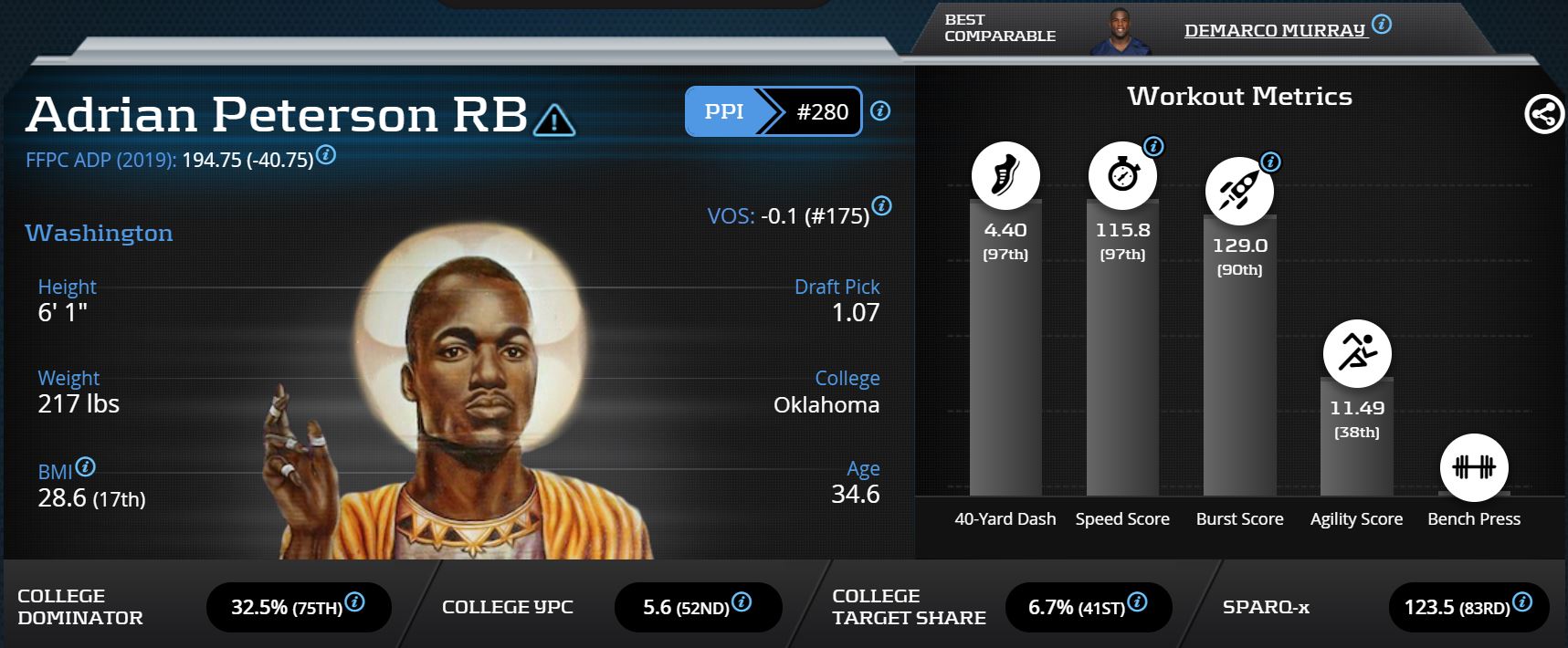
Task: Show info for the PPI ranking
Action: click(x=880, y=111)
